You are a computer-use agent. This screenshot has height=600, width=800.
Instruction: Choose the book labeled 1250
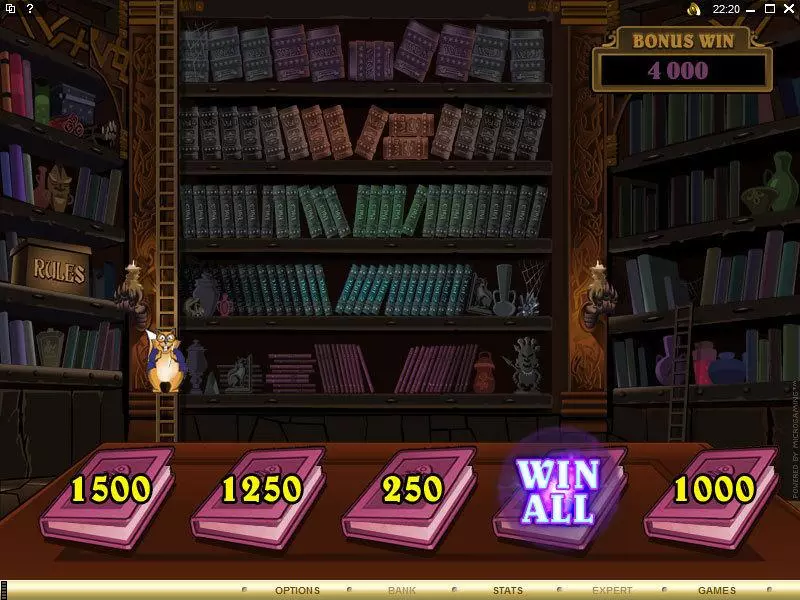click(x=260, y=491)
